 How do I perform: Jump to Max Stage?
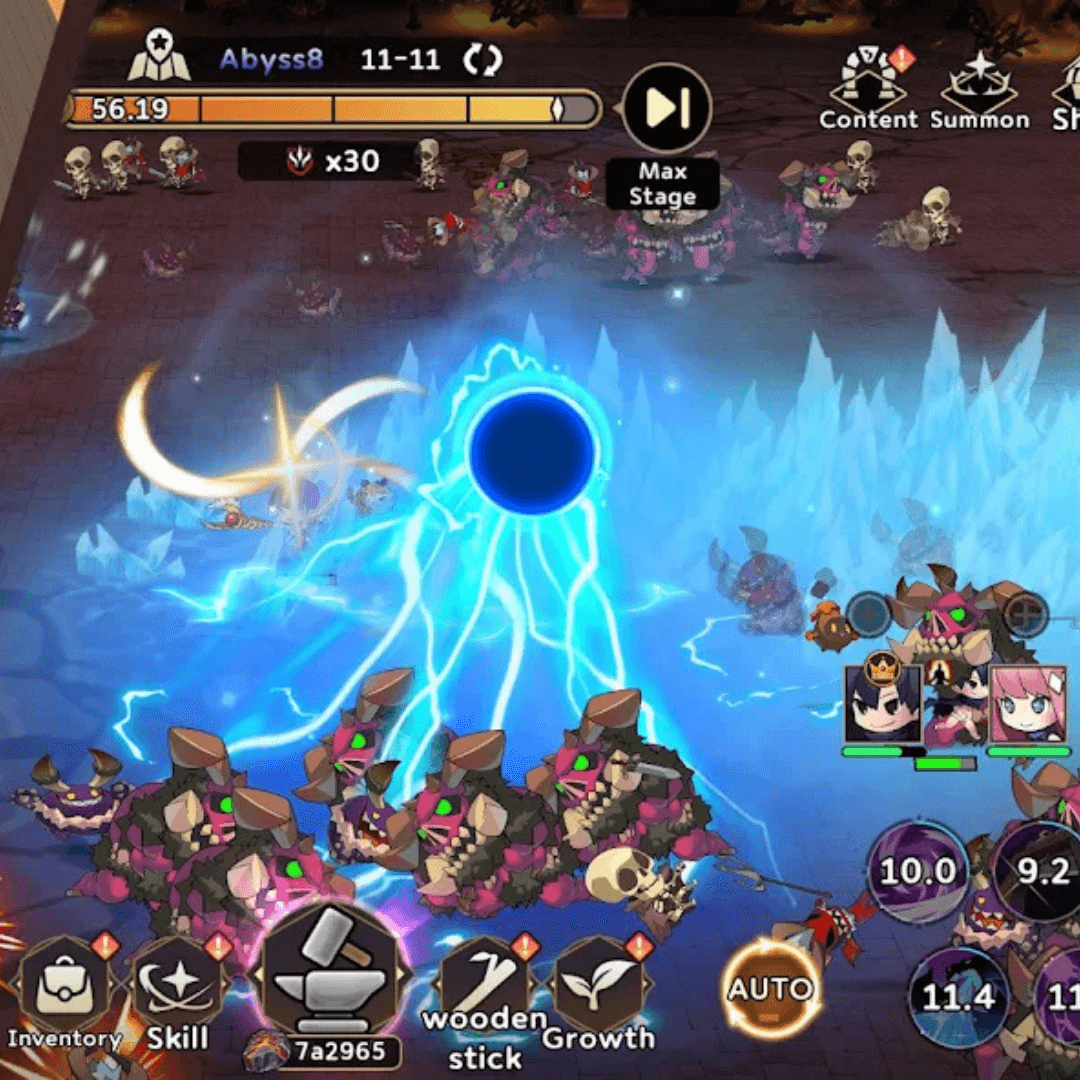[x=666, y=108]
